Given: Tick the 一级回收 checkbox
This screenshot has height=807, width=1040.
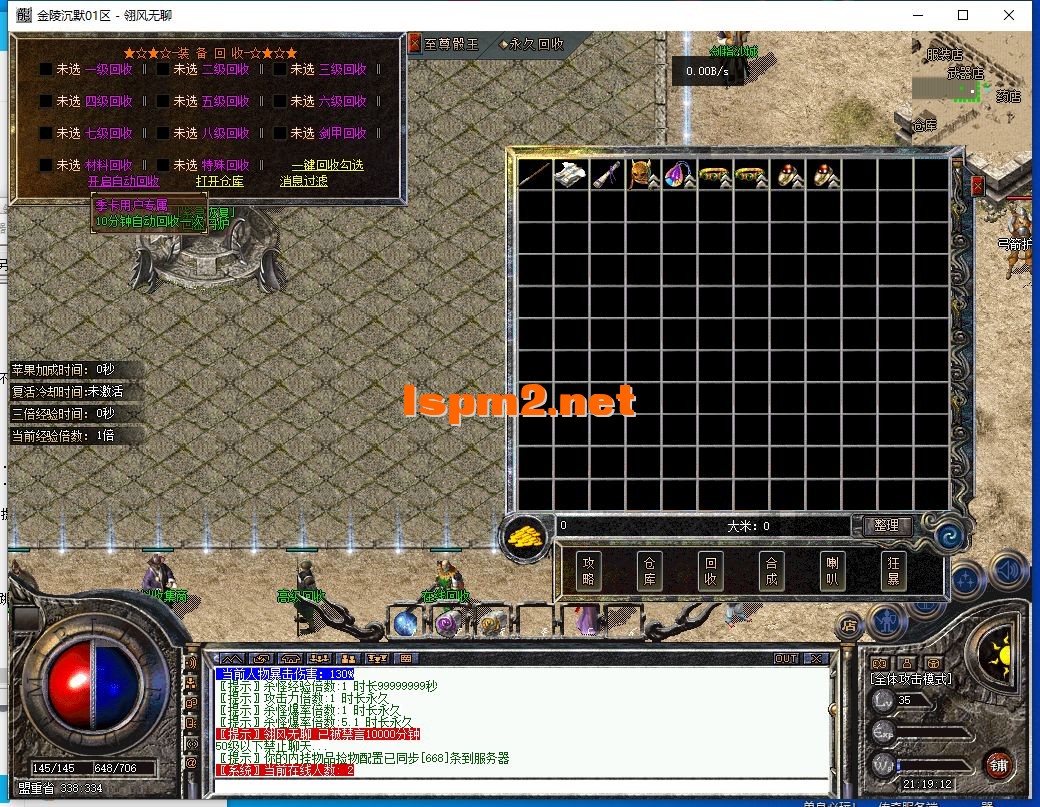Looking at the screenshot, I should [46, 70].
